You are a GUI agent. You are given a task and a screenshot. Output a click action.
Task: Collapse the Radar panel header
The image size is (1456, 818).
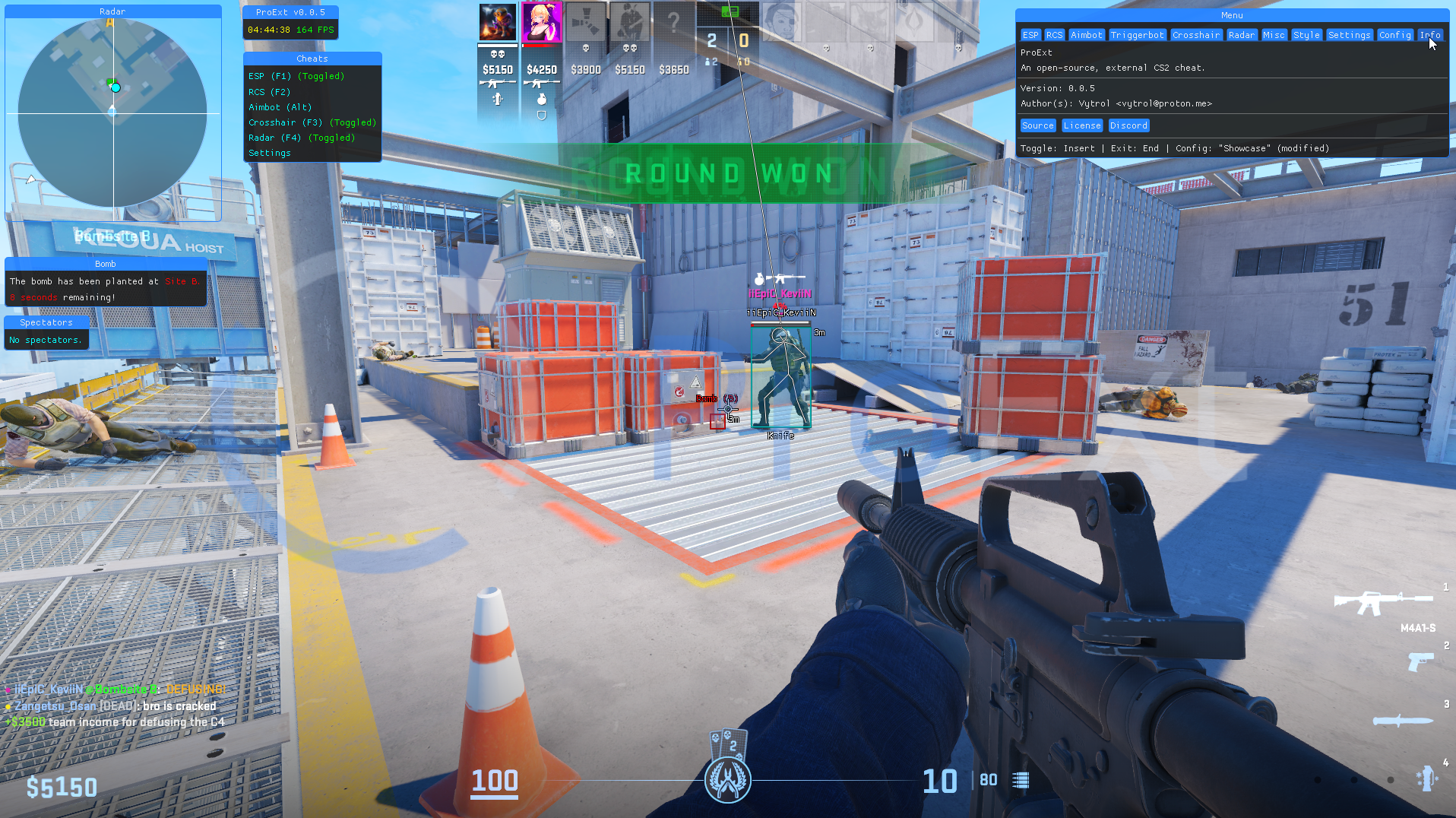pos(112,11)
